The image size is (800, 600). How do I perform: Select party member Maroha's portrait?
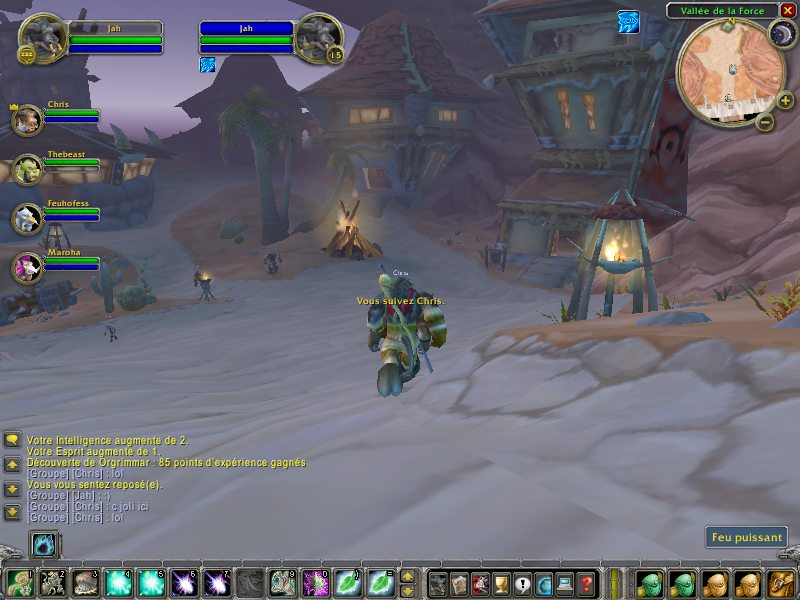pos(27,267)
